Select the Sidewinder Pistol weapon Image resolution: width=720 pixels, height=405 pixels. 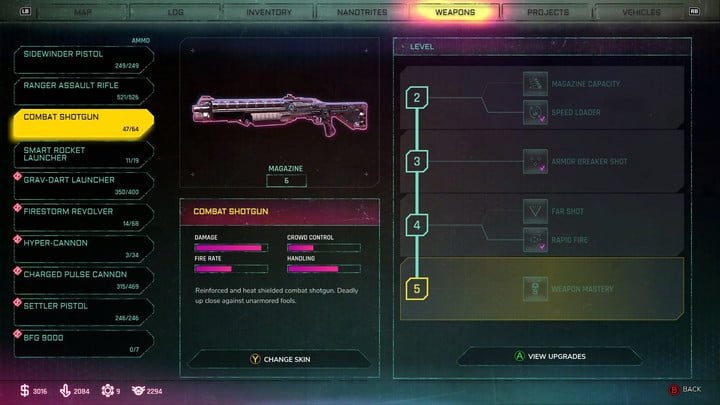pos(82,61)
